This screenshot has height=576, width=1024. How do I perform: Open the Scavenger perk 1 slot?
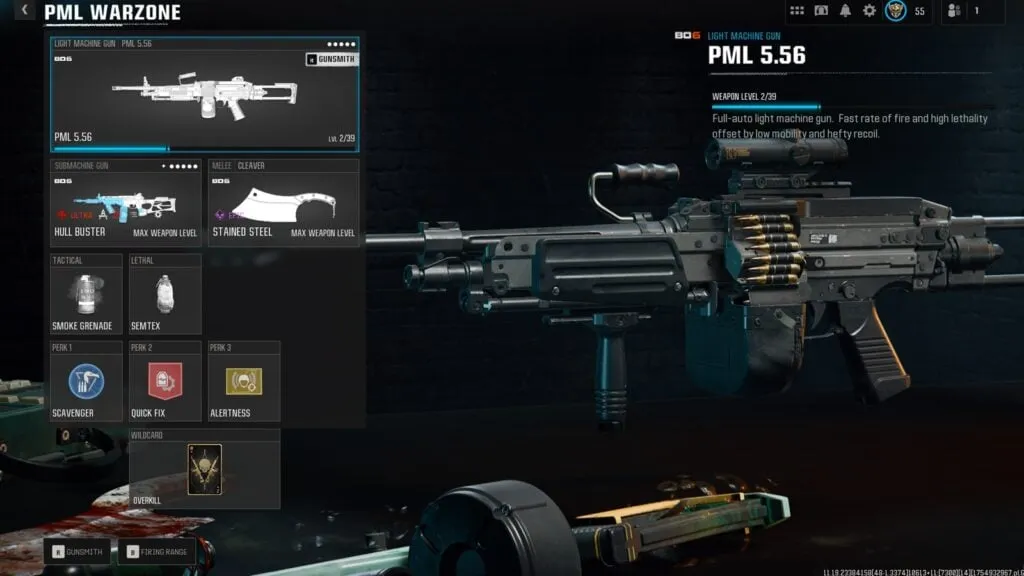point(86,381)
